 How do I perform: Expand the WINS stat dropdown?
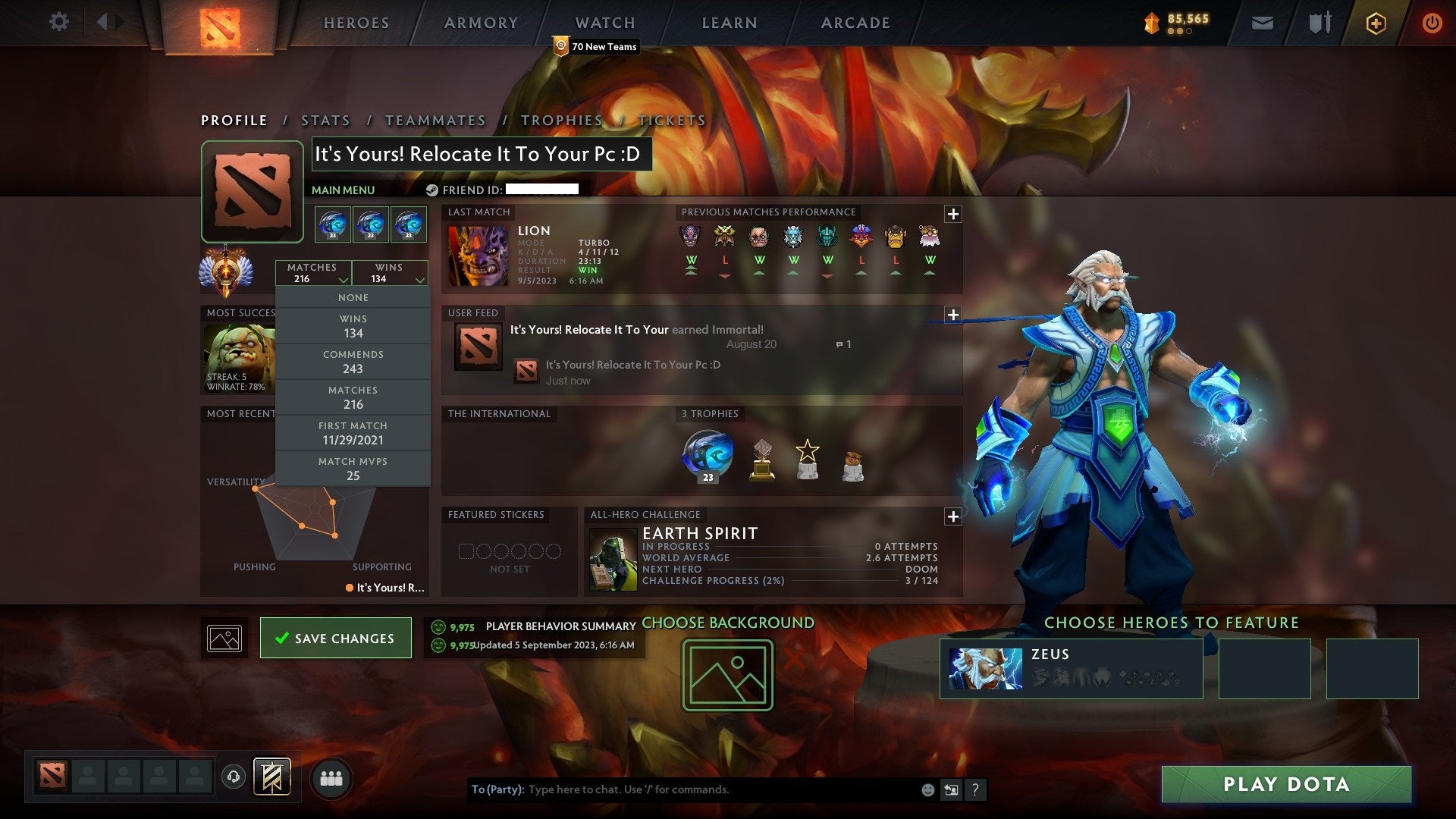pyautogui.click(x=389, y=273)
